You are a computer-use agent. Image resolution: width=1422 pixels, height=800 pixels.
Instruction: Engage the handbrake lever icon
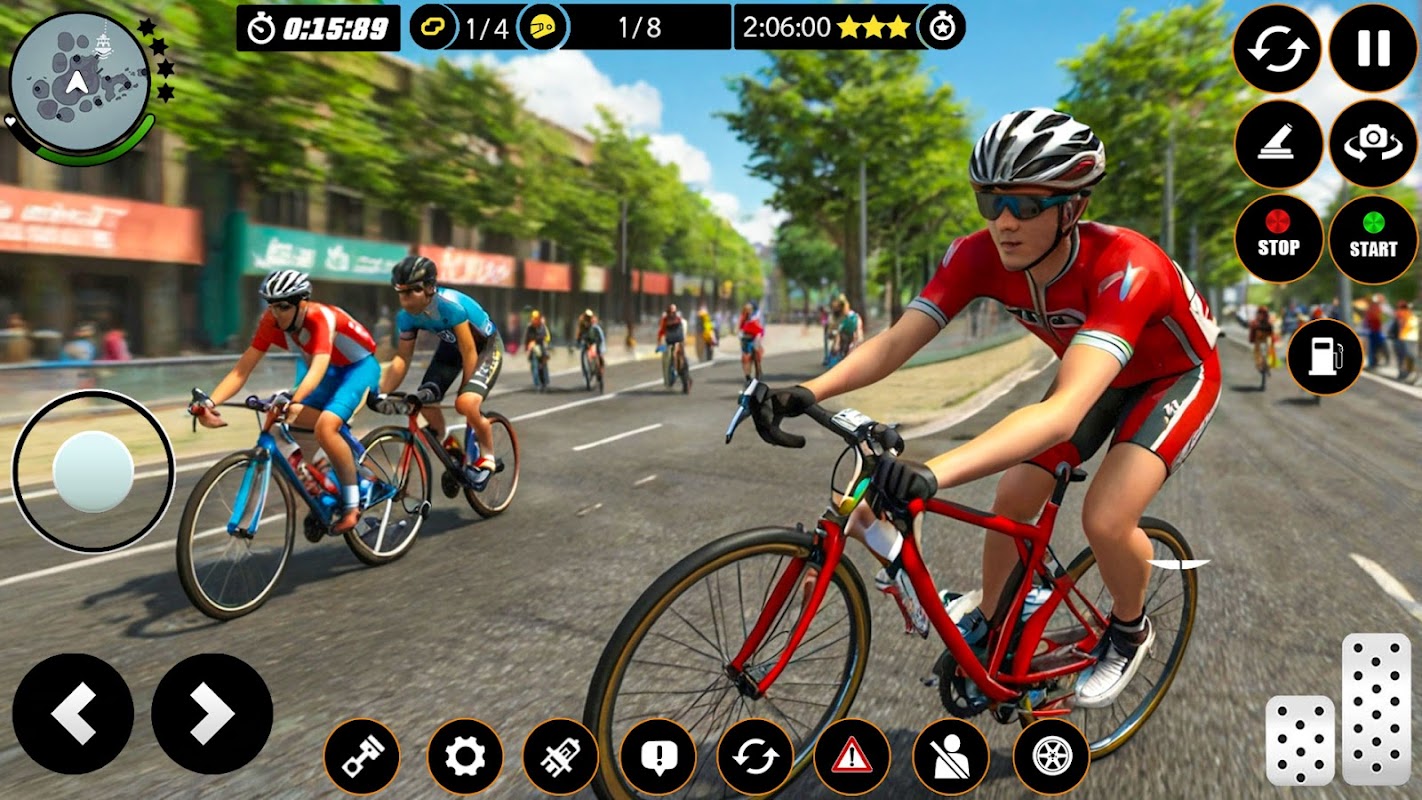pos(1278,144)
